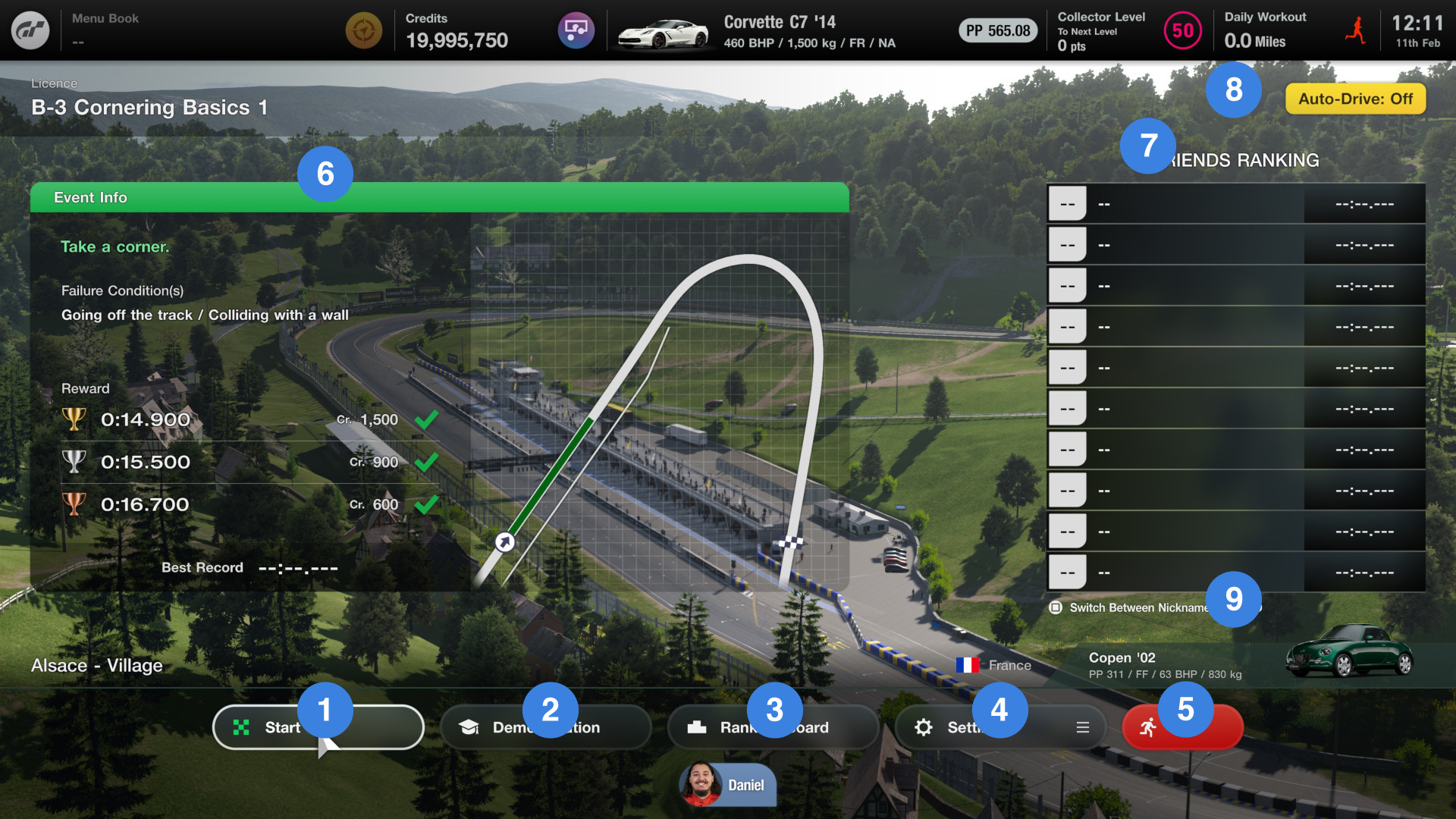This screenshot has height=819, width=1456.
Task: Open Settings via the gear icon
Action: [x=924, y=726]
